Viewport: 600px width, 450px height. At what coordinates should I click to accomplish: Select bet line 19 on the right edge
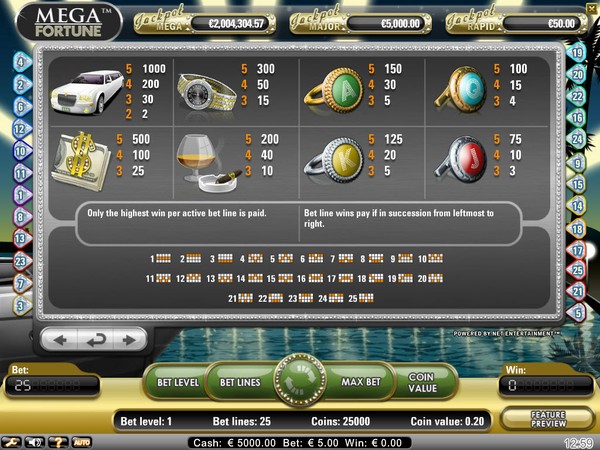[x=577, y=53]
